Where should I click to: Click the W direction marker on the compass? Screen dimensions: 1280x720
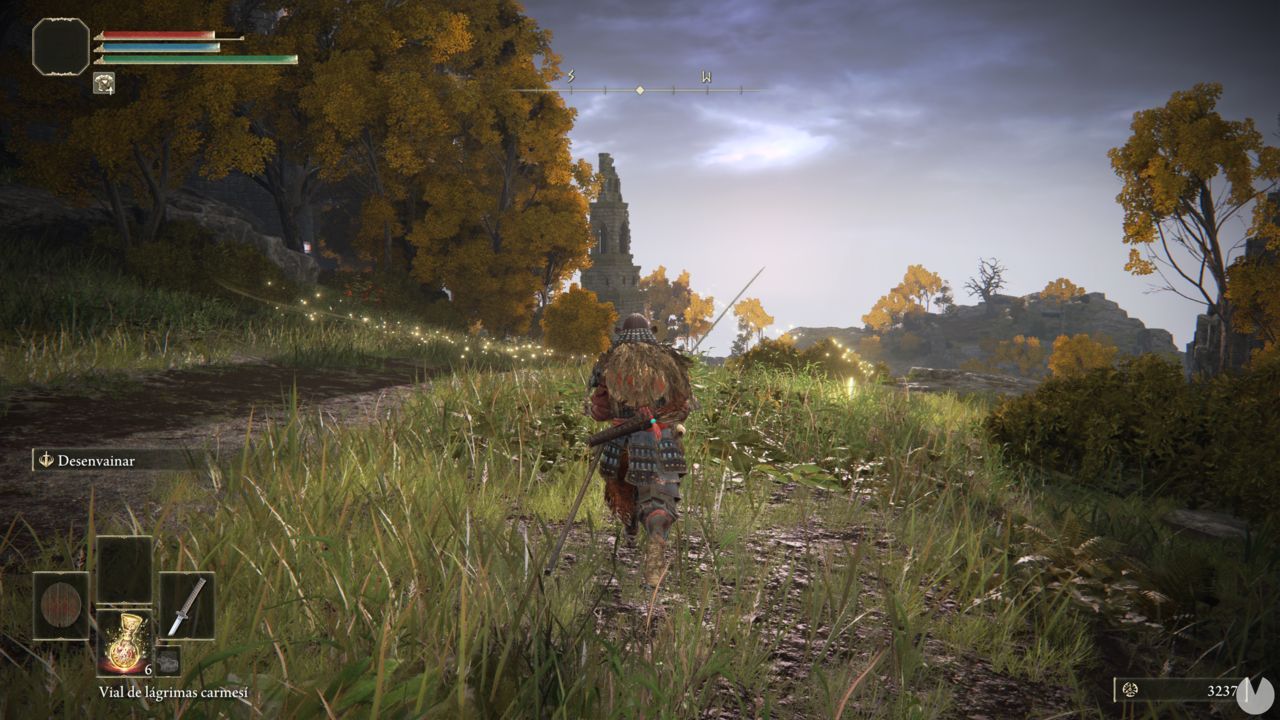pos(705,74)
